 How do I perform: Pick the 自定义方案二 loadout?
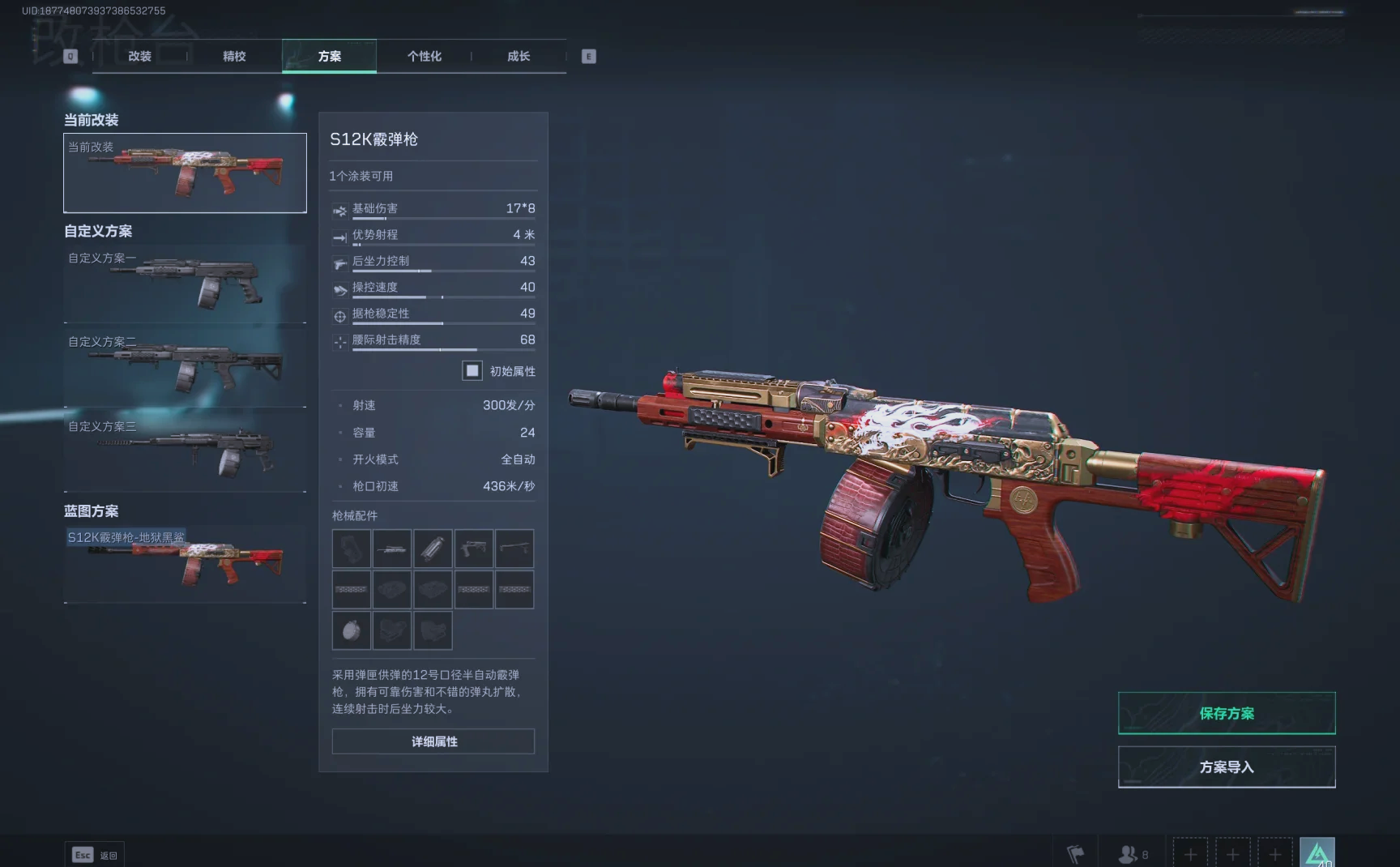(x=185, y=368)
